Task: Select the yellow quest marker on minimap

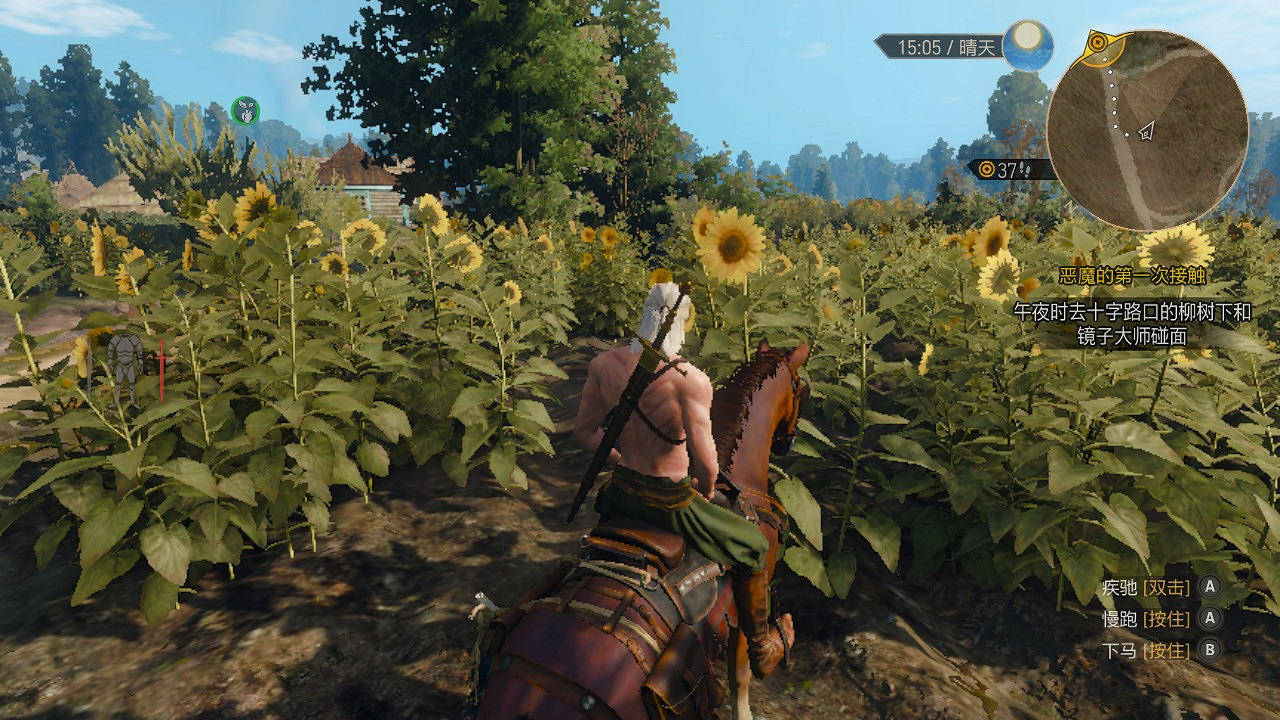Action: click(x=1098, y=43)
